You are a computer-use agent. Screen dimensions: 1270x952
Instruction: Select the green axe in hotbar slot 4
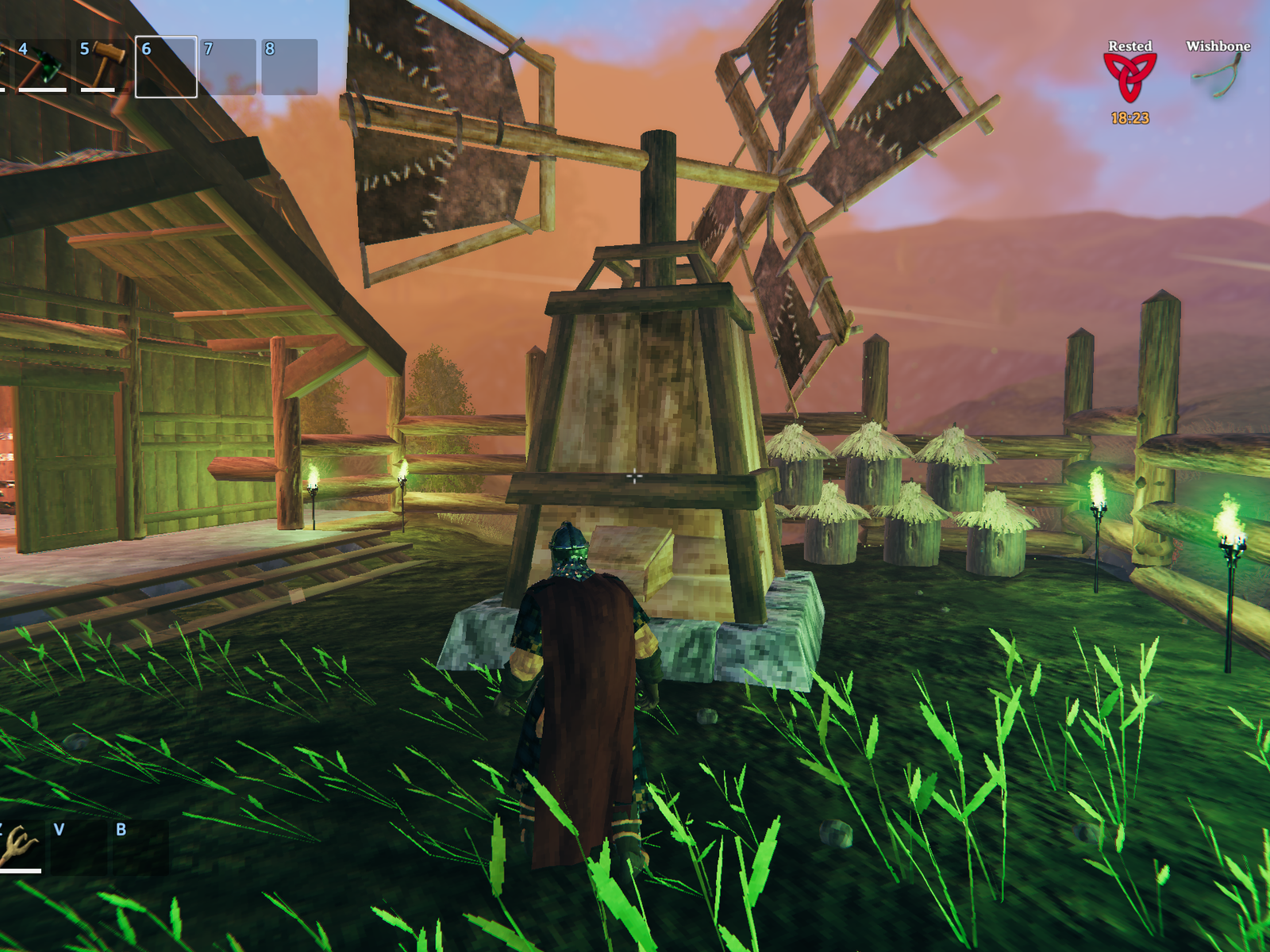pyautogui.click(x=42, y=67)
